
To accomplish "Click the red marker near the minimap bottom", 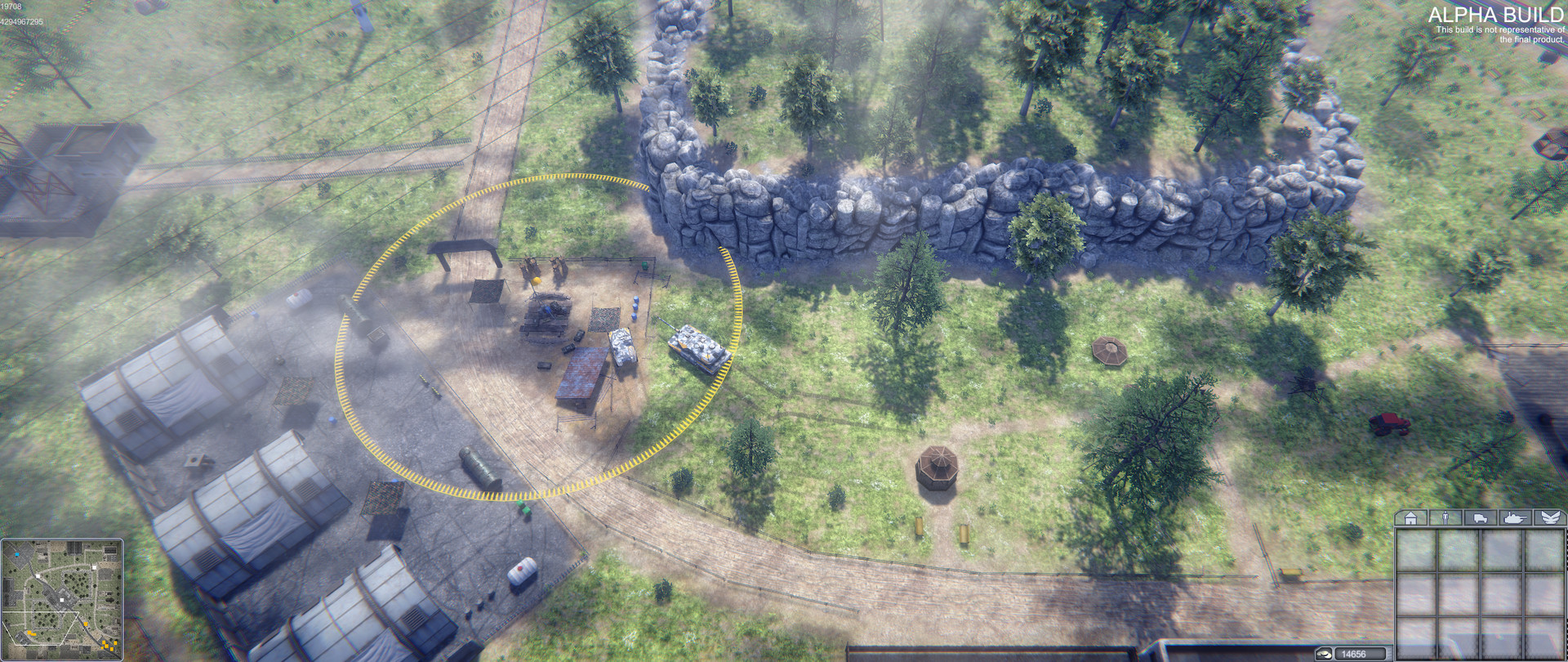I will coord(111,649).
